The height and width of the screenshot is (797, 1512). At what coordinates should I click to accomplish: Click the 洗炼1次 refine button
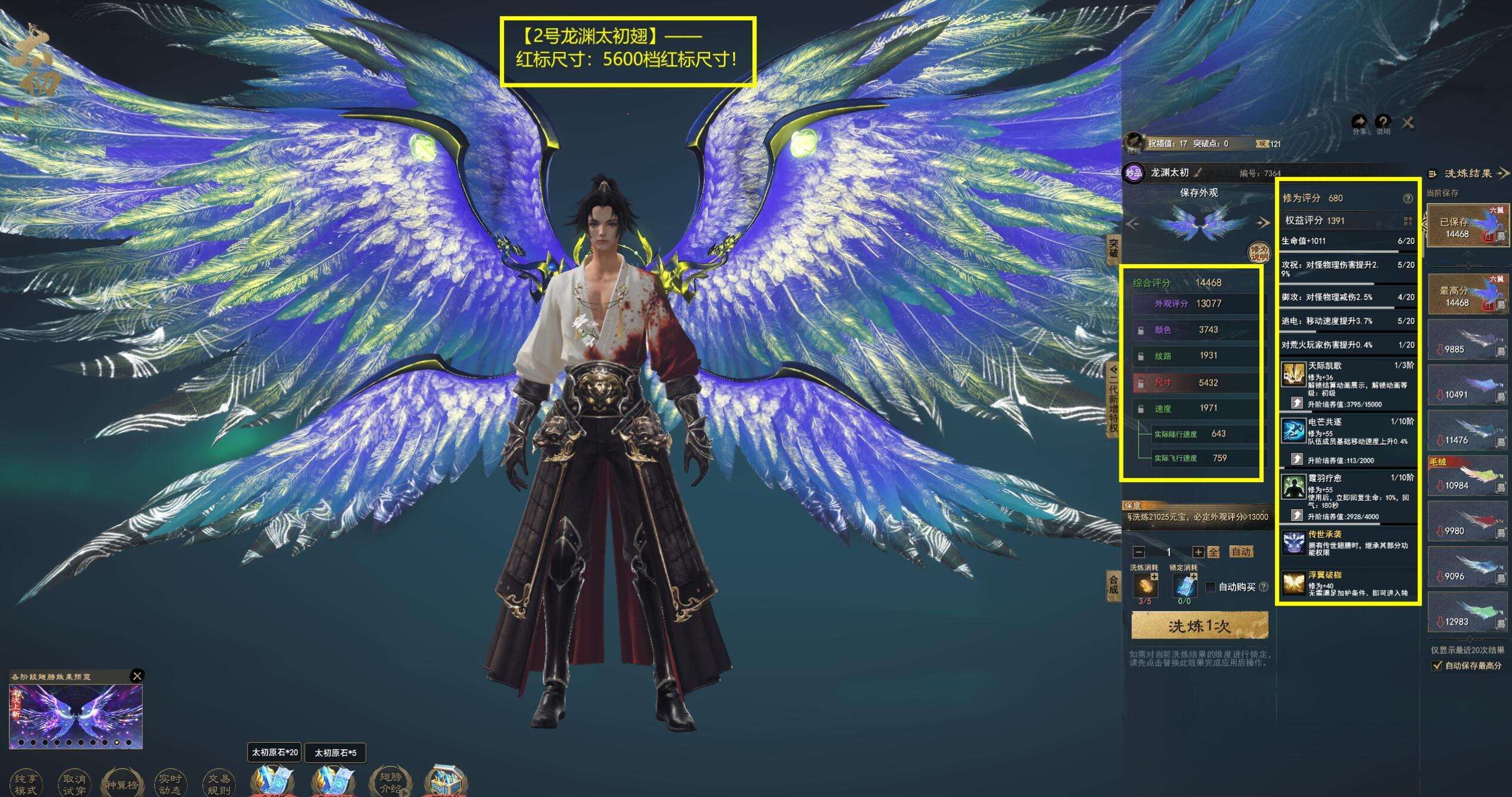(x=1199, y=627)
